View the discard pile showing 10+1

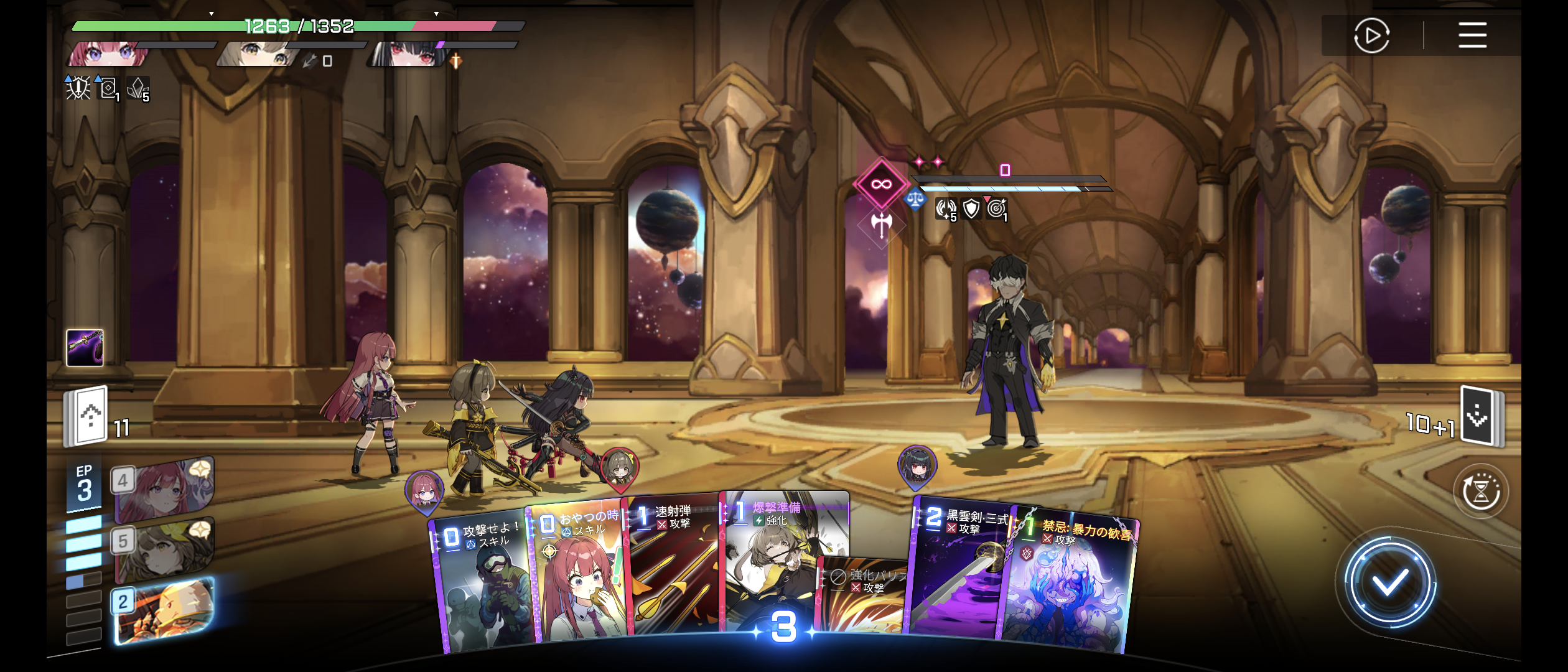point(1480,417)
